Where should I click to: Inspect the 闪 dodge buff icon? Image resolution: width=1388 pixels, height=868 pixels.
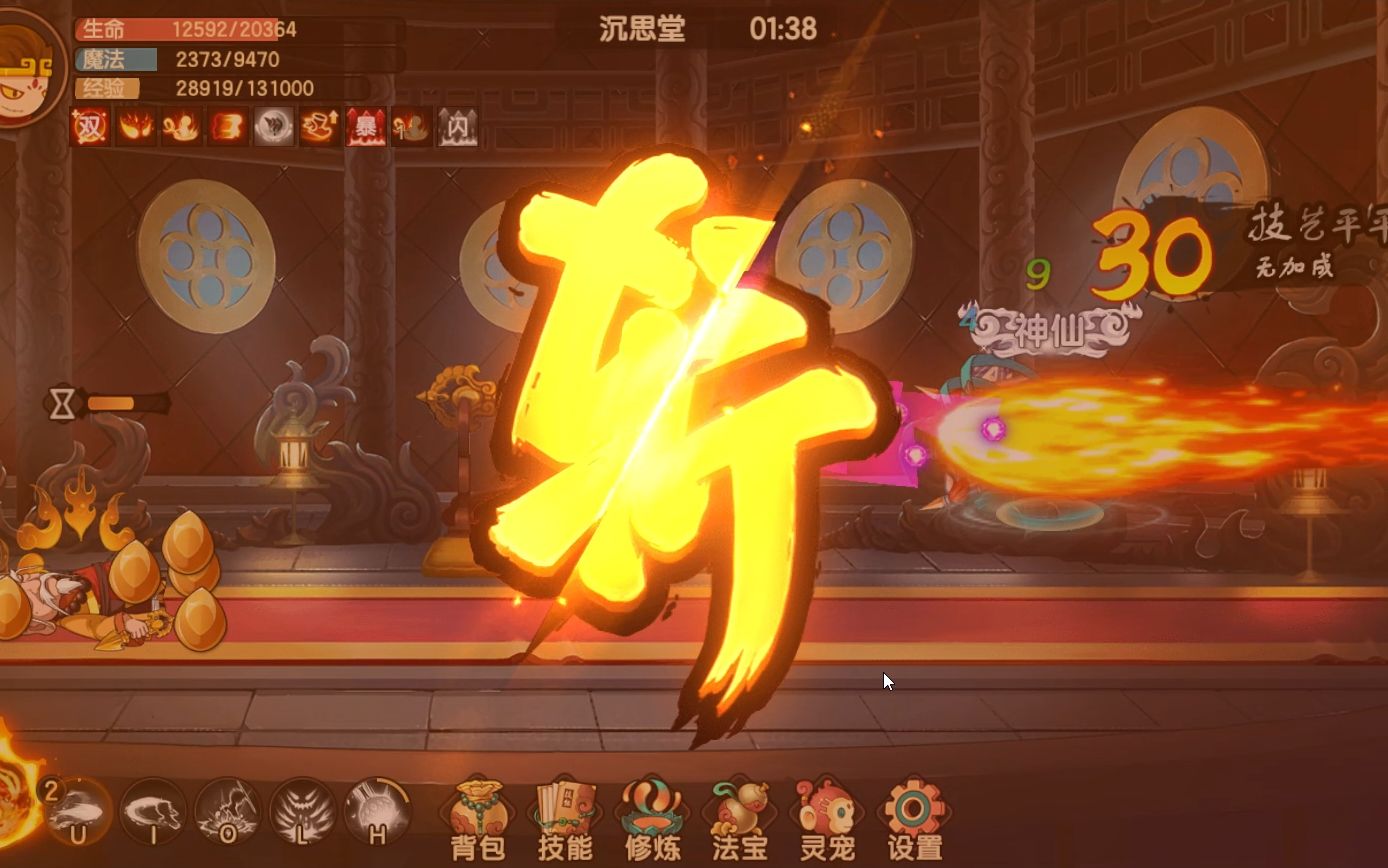click(455, 128)
